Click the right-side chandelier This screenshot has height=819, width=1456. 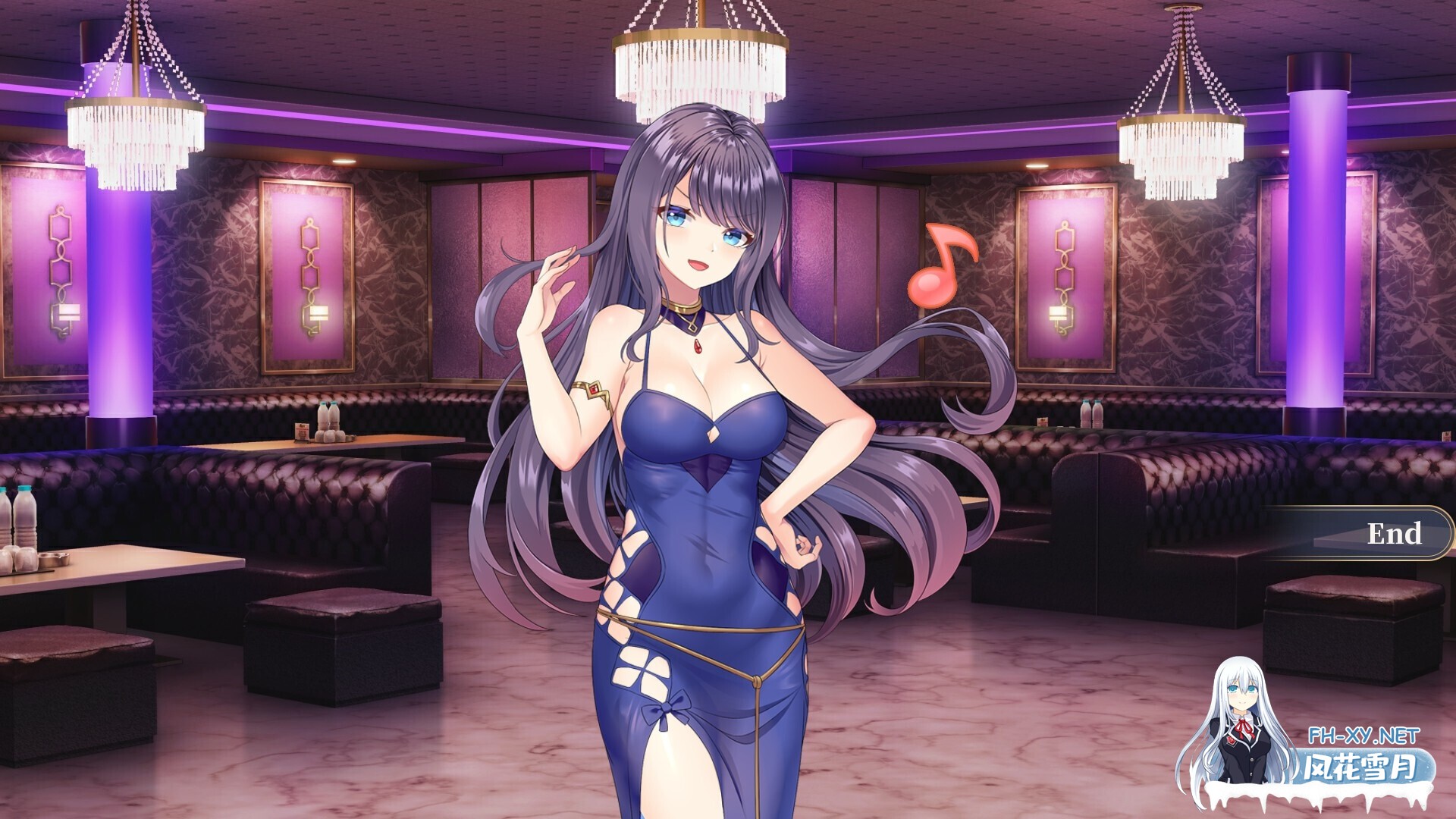pos(1183,144)
